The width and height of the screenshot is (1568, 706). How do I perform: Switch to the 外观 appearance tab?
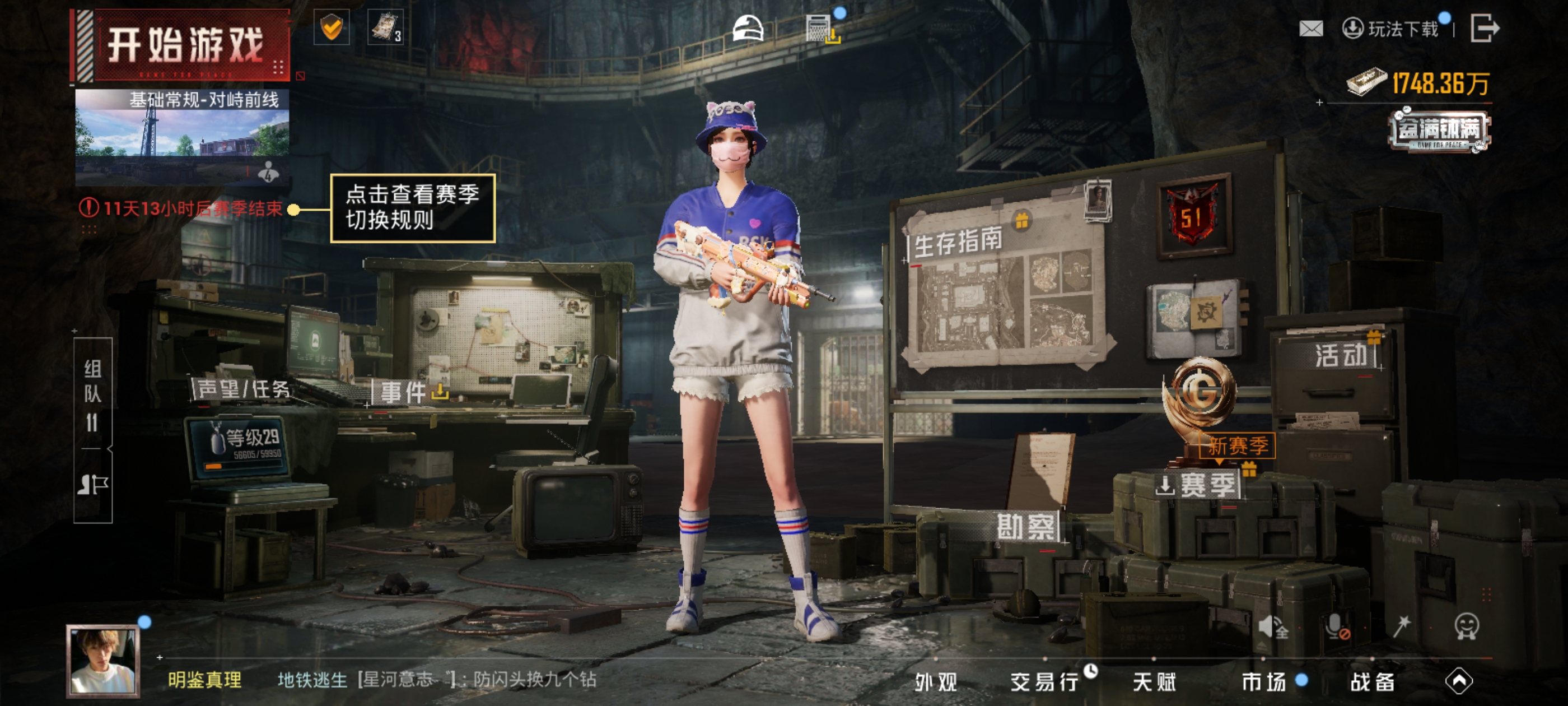click(x=936, y=682)
